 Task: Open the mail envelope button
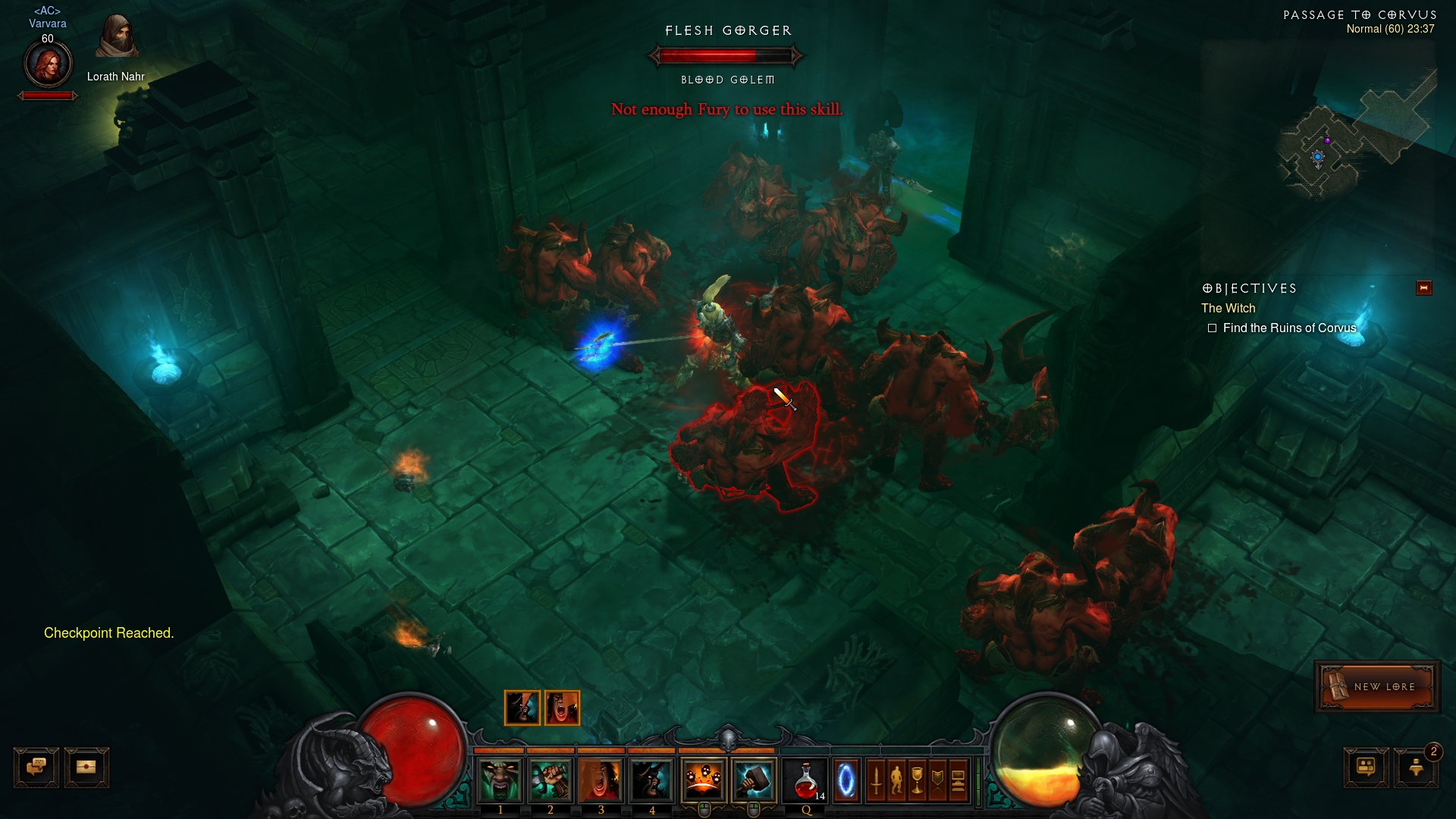coord(86,767)
